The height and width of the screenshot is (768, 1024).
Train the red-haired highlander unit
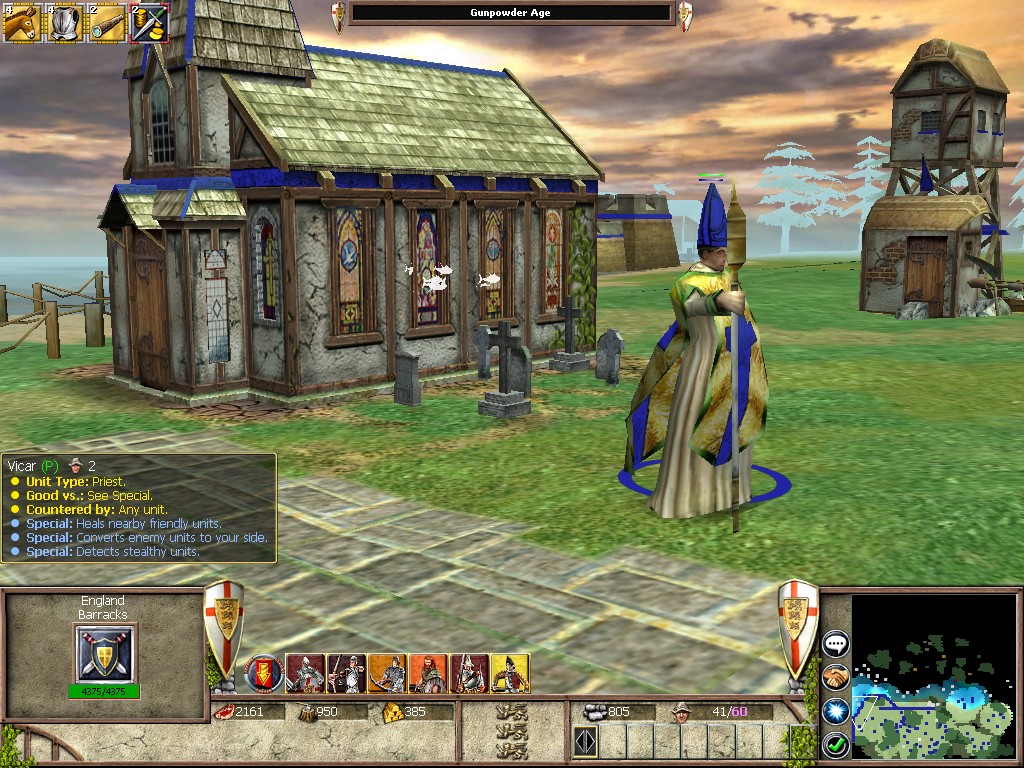click(428, 673)
